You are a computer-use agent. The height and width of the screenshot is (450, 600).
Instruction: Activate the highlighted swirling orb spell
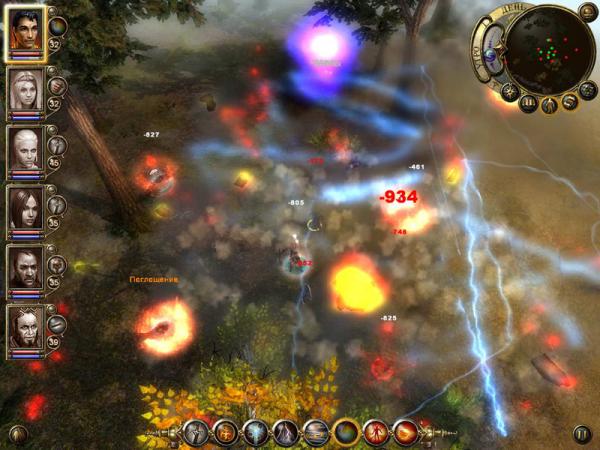pos(346,432)
